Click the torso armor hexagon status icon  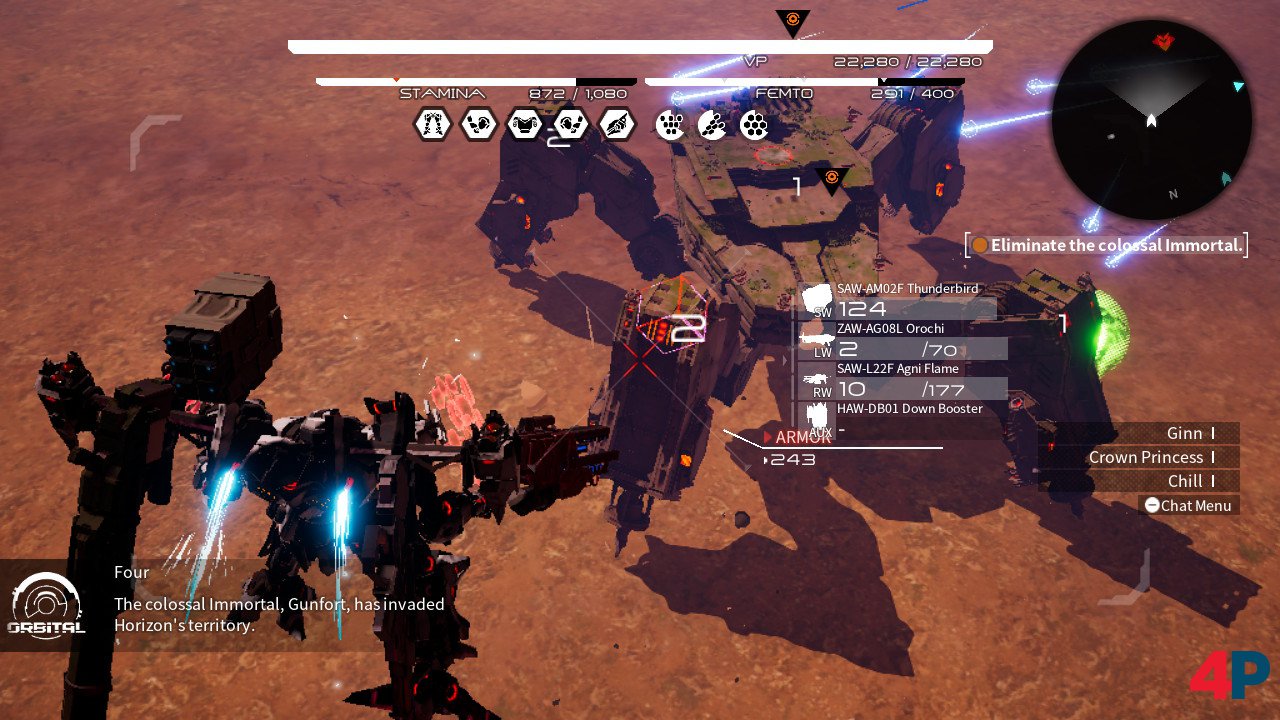pyautogui.click(x=525, y=125)
